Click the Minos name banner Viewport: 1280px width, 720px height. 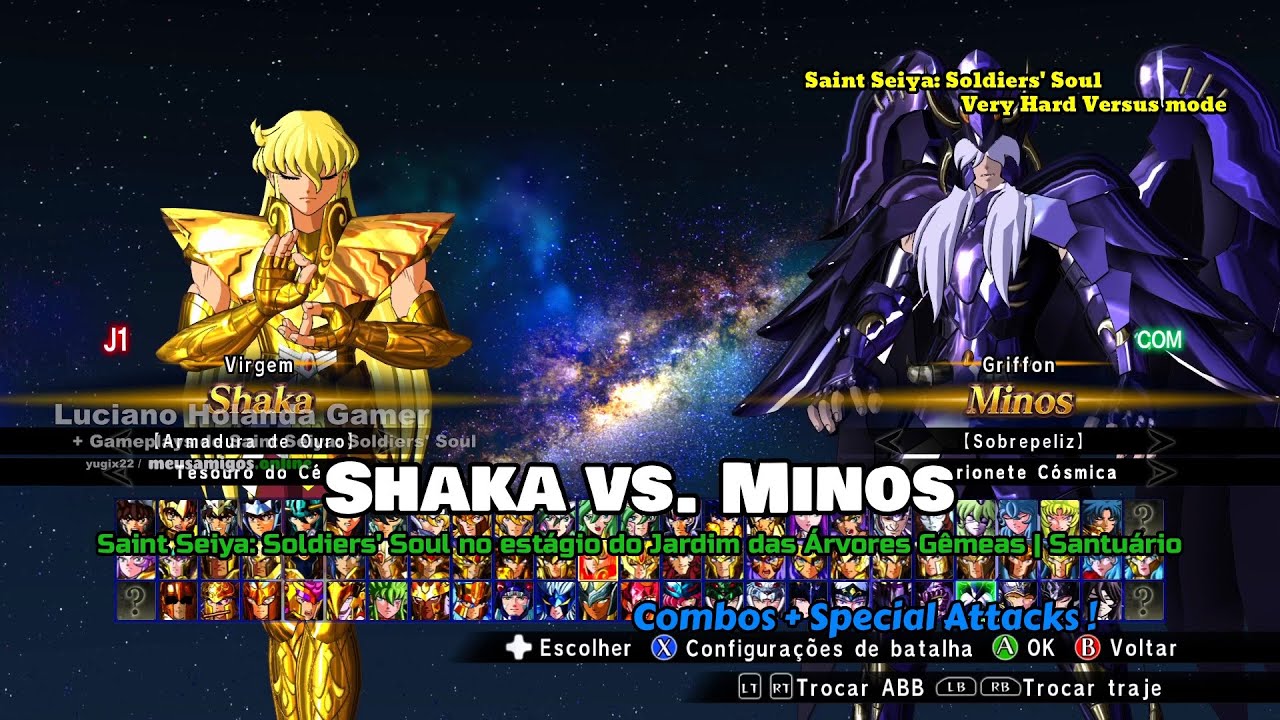1020,401
